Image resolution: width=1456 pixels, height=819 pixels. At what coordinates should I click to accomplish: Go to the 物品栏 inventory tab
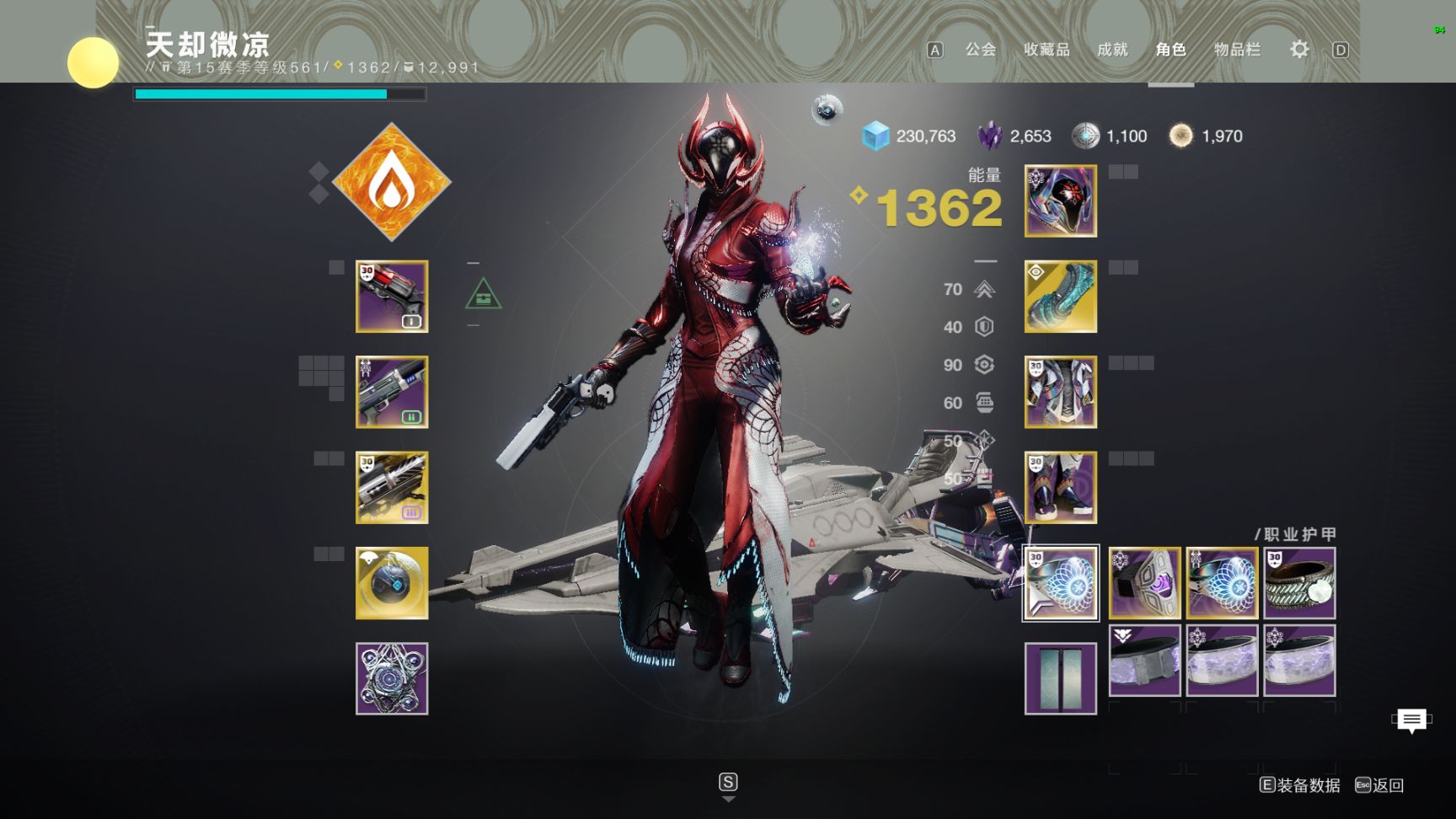(1237, 50)
